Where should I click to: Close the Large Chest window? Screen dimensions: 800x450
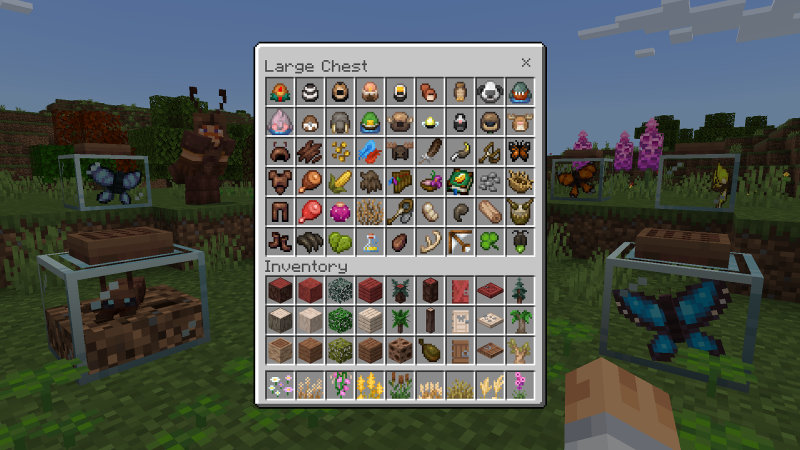tap(526, 63)
